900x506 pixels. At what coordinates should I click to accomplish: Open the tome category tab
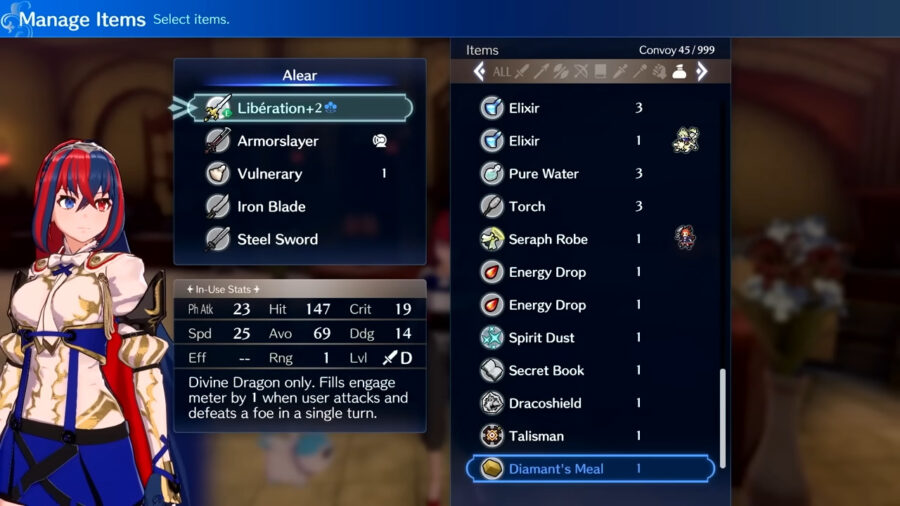[x=601, y=72]
